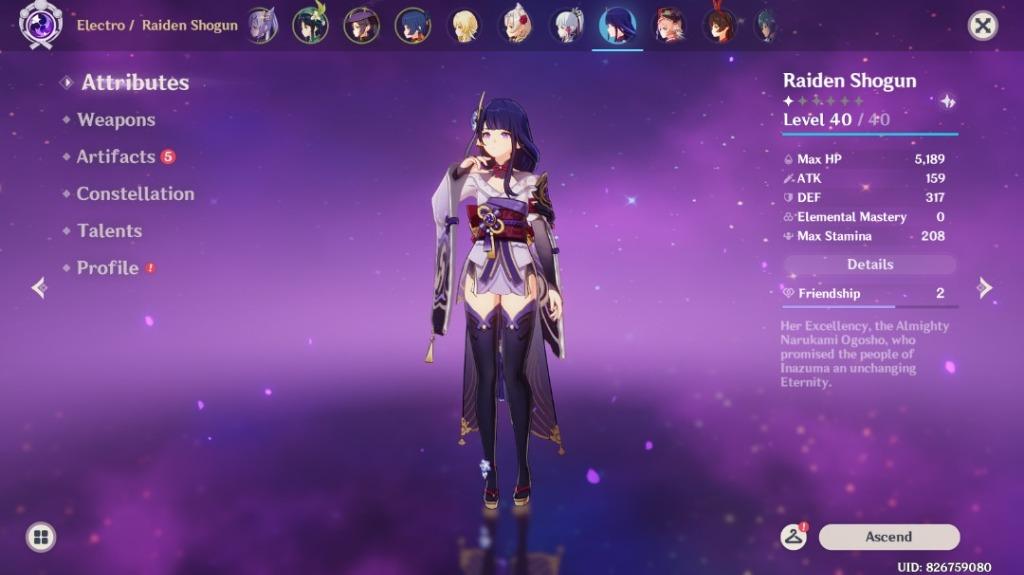Image resolution: width=1024 pixels, height=575 pixels.
Task: Open the Talents menu entry
Action: 109,231
